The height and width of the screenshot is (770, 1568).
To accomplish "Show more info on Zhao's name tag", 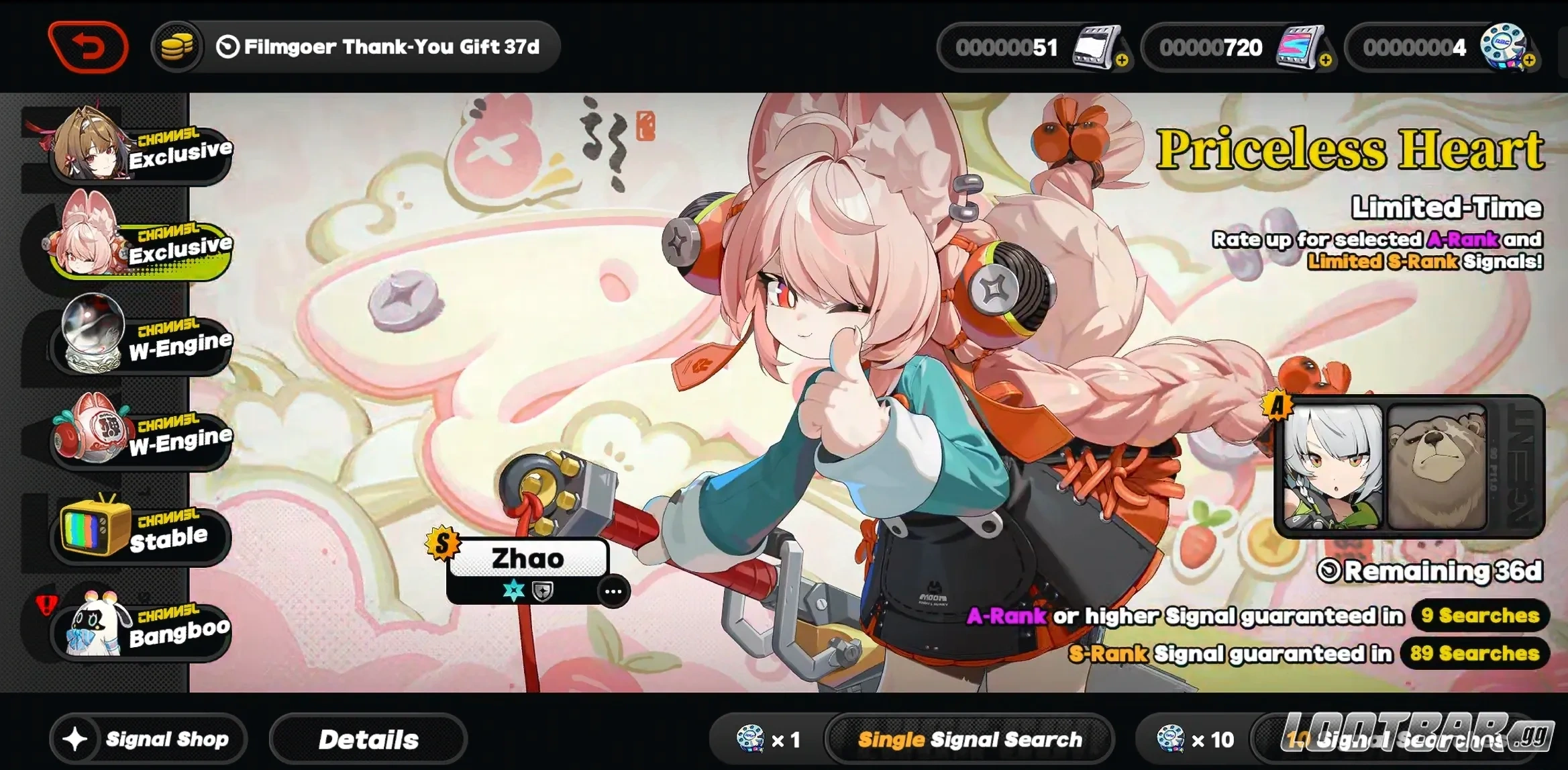I will pos(613,592).
